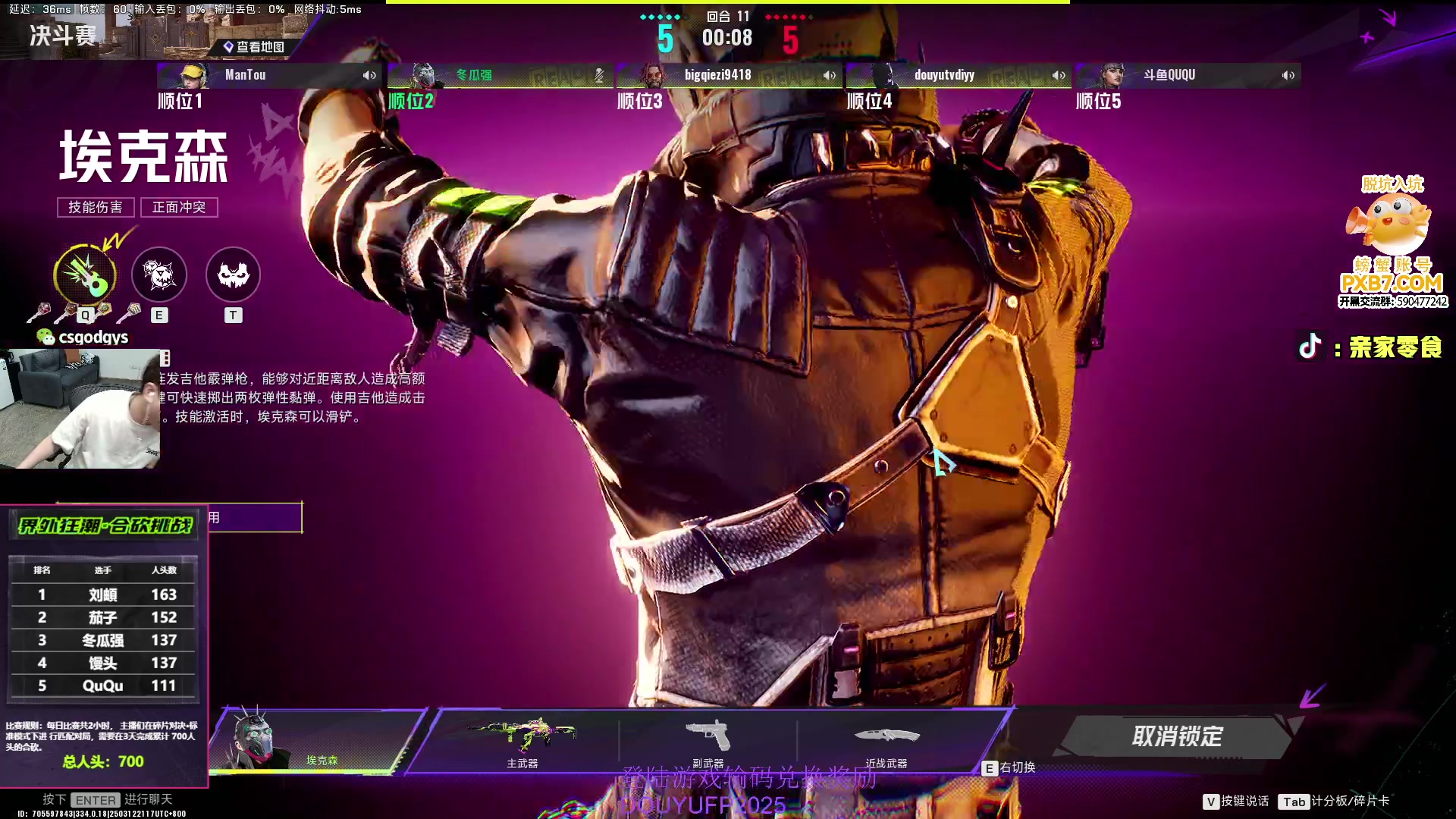1456x819 pixels.
Task: Toggle 冬瓜强's microphone icon
Action: [x=599, y=75]
